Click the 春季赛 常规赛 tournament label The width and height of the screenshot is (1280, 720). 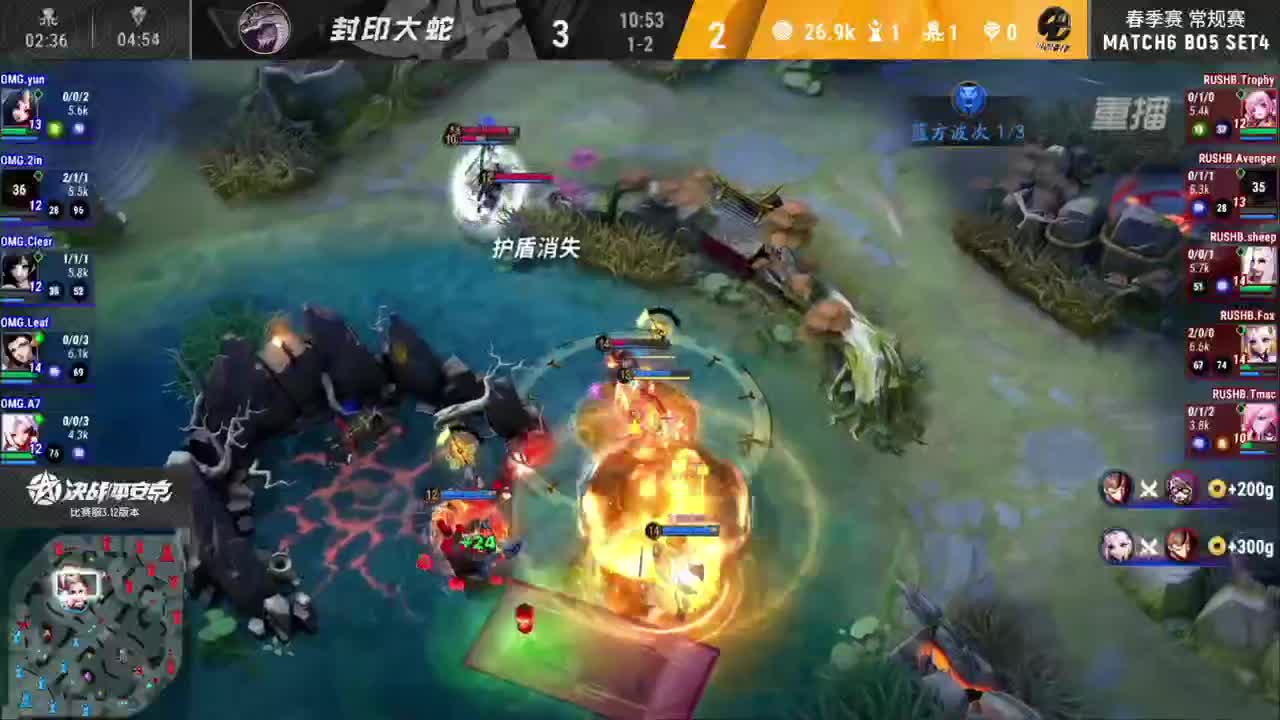1184,17
